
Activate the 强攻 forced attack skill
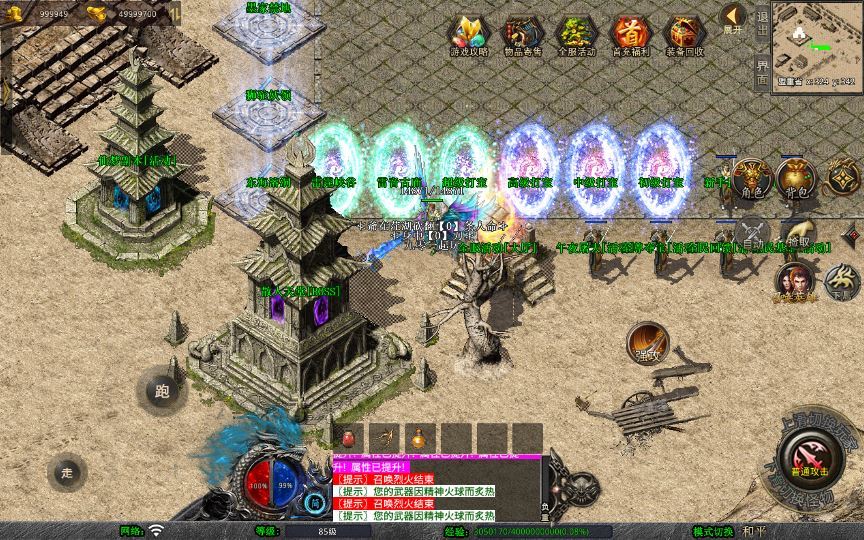coord(648,342)
